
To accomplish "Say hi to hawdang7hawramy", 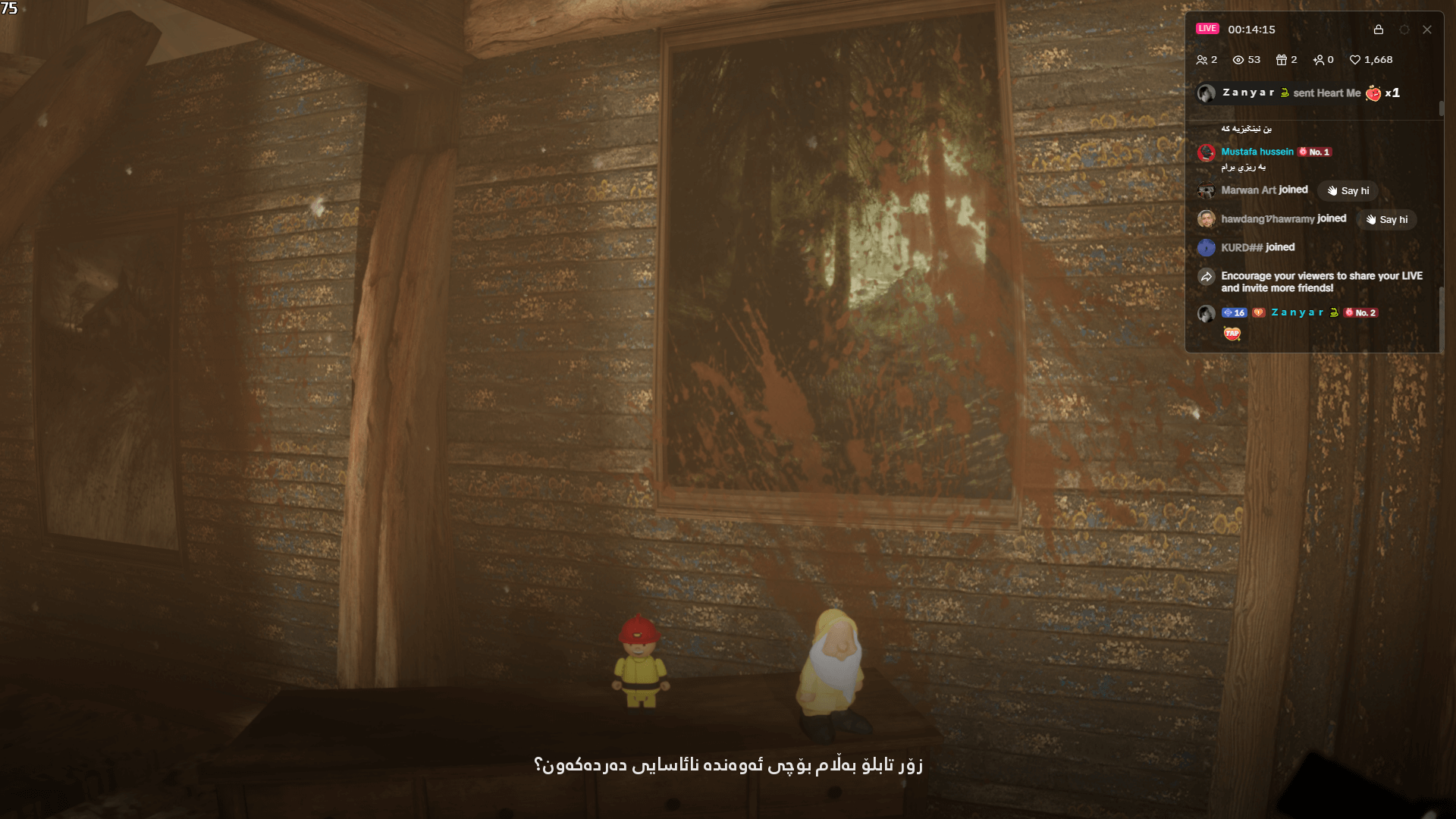I will pyautogui.click(x=1386, y=220).
